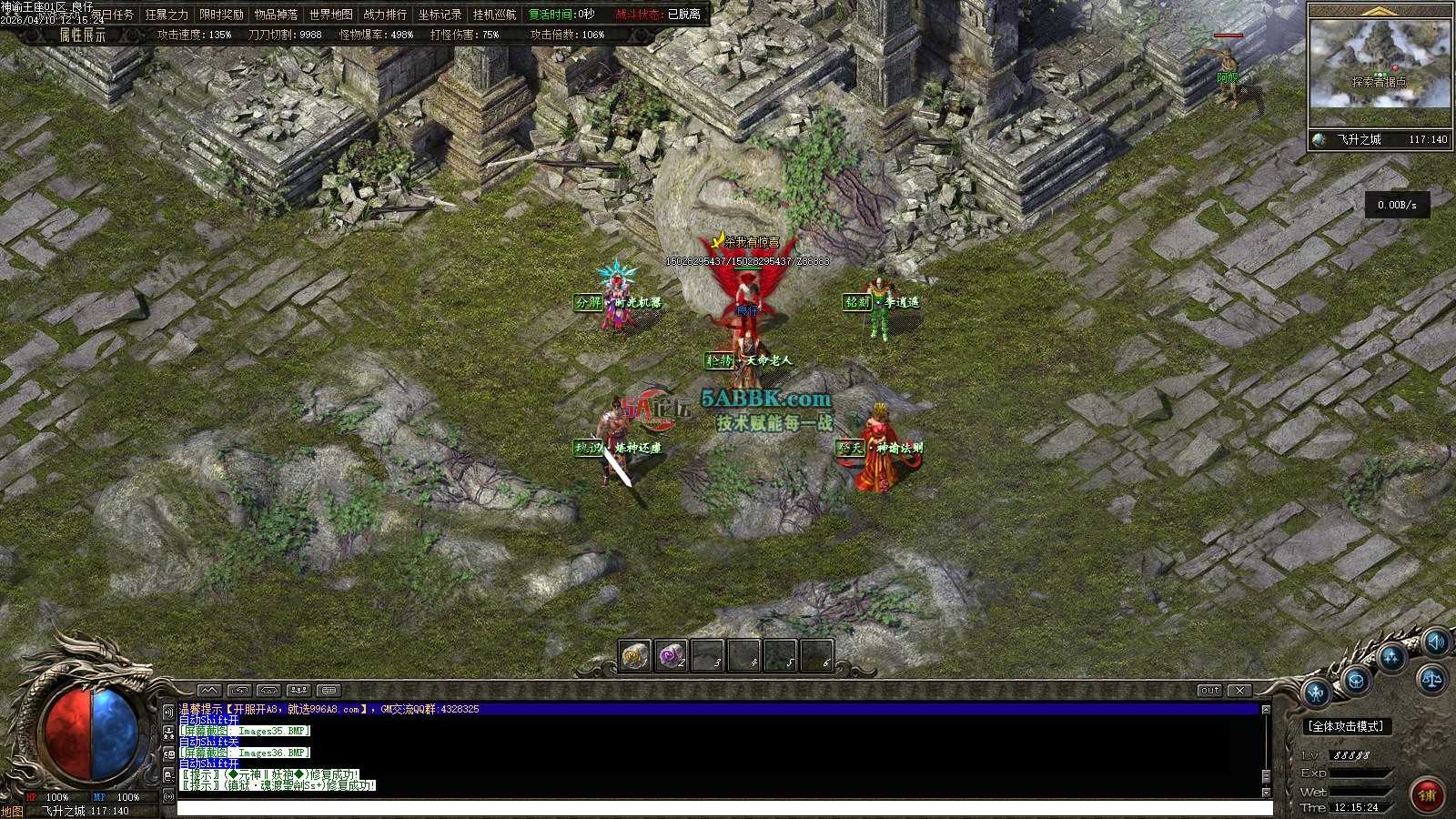
Task: Open the 狂暴之力 menu
Action: [167, 15]
